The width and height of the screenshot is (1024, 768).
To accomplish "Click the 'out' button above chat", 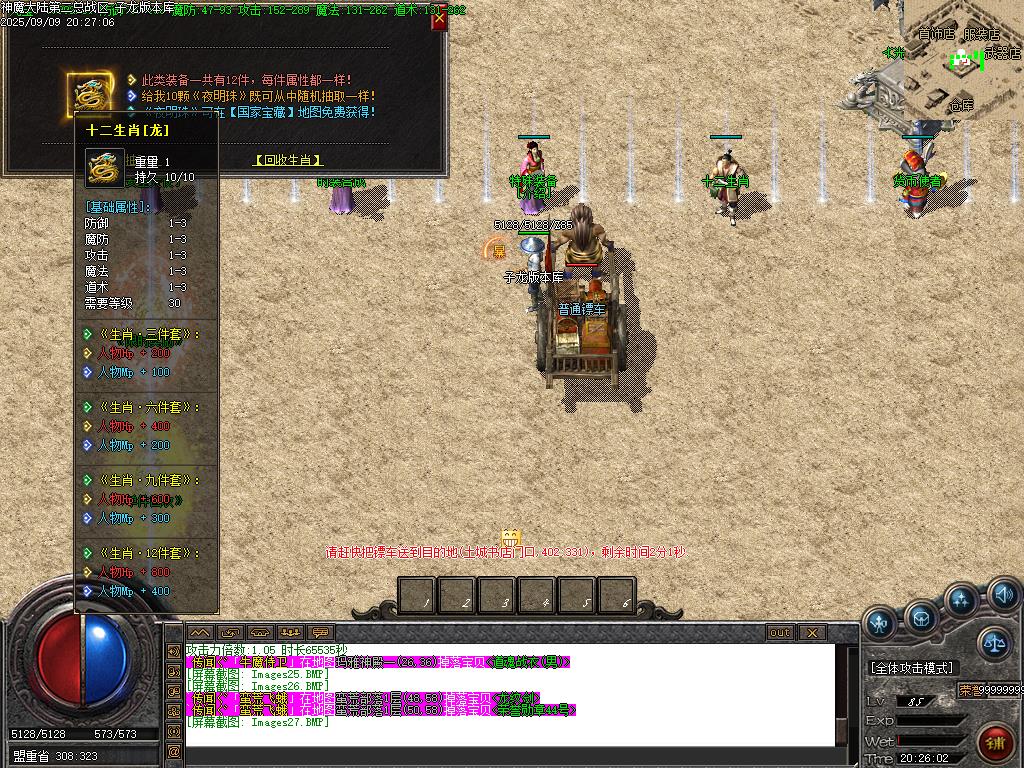I will [780, 632].
